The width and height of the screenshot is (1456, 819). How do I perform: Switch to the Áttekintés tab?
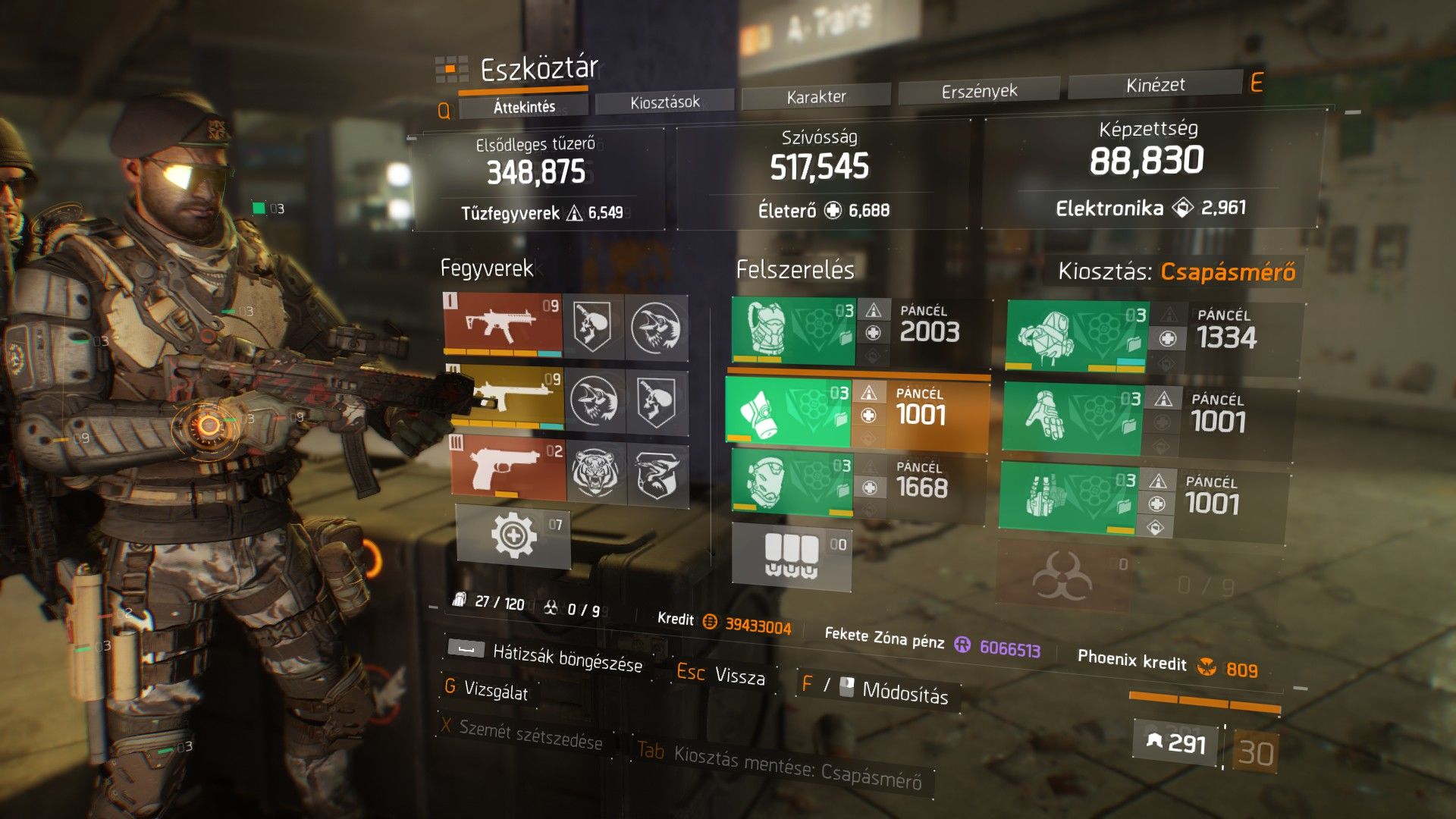point(524,107)
